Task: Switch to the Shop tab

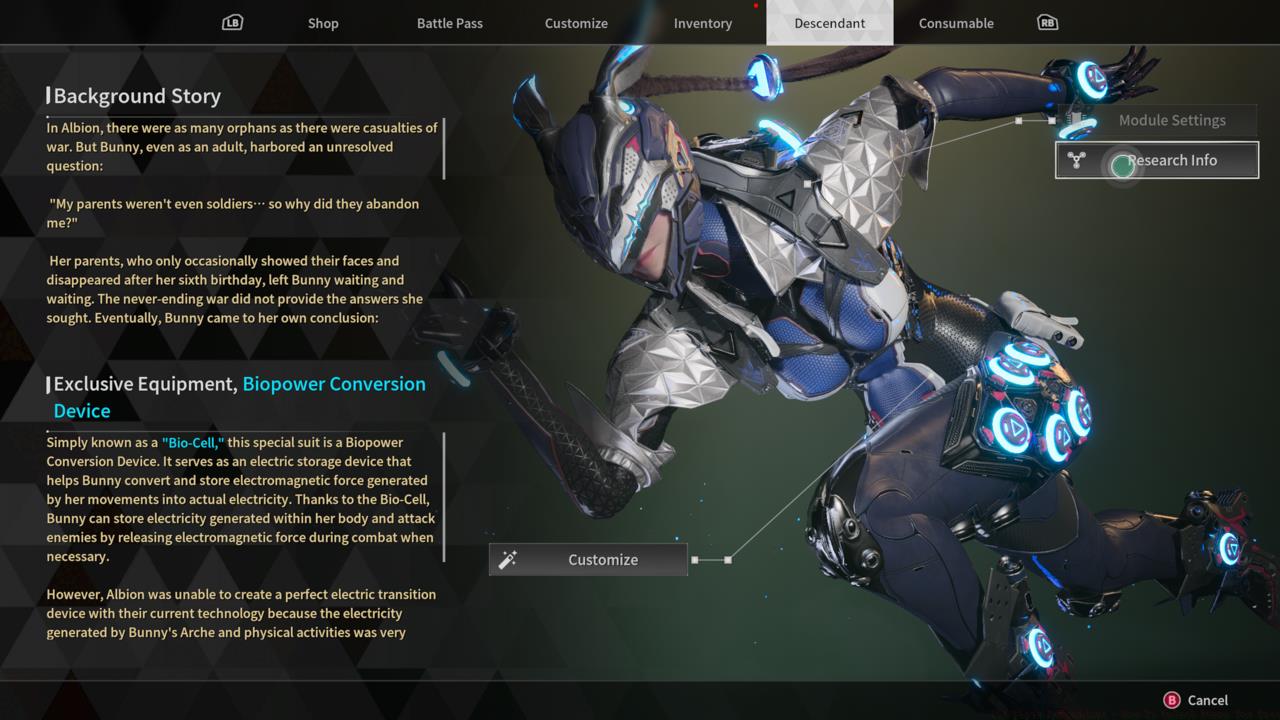Action: pos(322,23)
